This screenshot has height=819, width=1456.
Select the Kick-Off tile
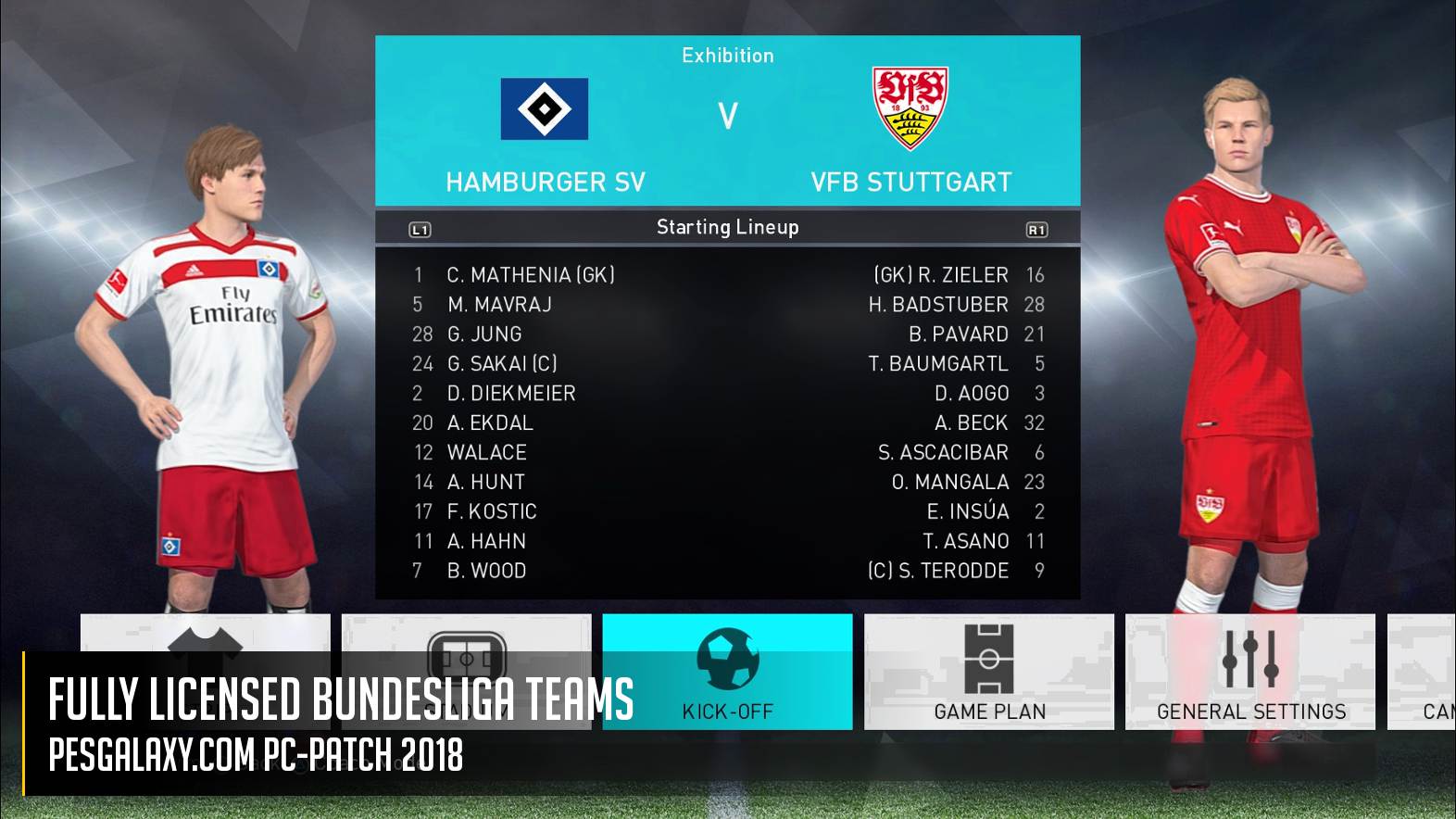tap(727, 672)
